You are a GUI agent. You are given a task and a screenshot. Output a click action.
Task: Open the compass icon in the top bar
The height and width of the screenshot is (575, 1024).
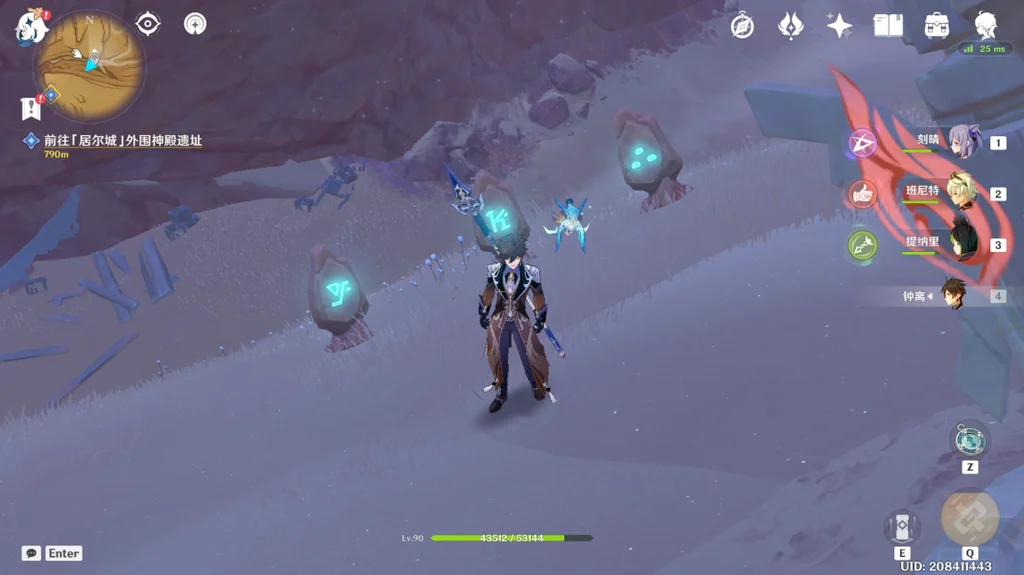coord(742,26)
